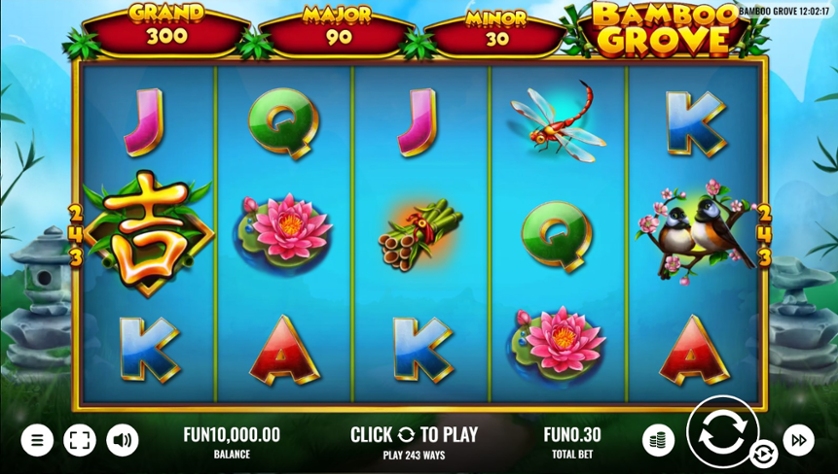
Task: Open the coin stack bet settings
Action: [658, 439]
